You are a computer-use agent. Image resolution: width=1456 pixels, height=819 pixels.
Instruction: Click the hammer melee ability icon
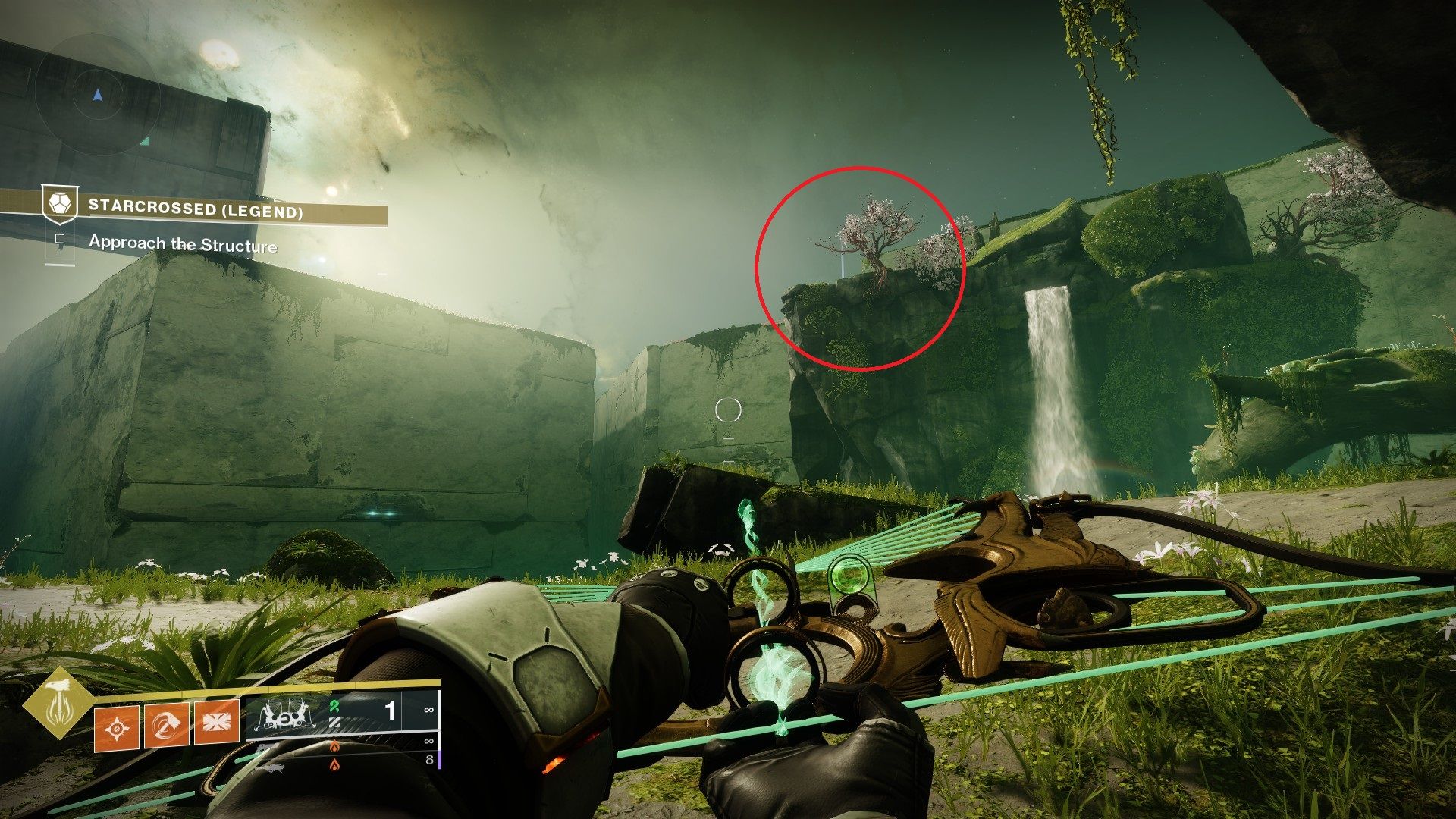tap(166, 726)
